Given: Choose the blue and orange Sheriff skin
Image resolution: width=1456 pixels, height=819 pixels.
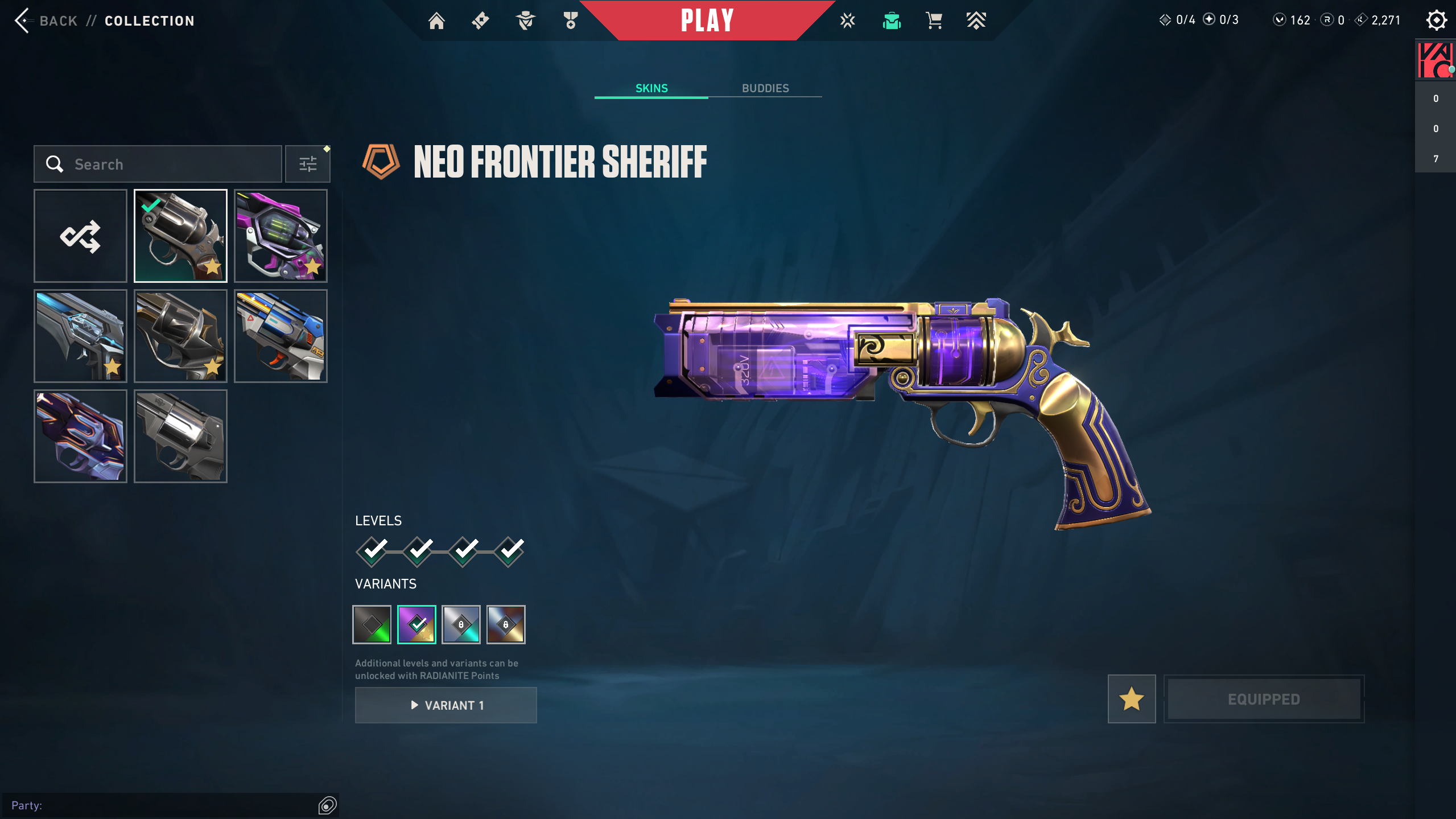Looking at the screenshot, I should click(x=281, y=336).
